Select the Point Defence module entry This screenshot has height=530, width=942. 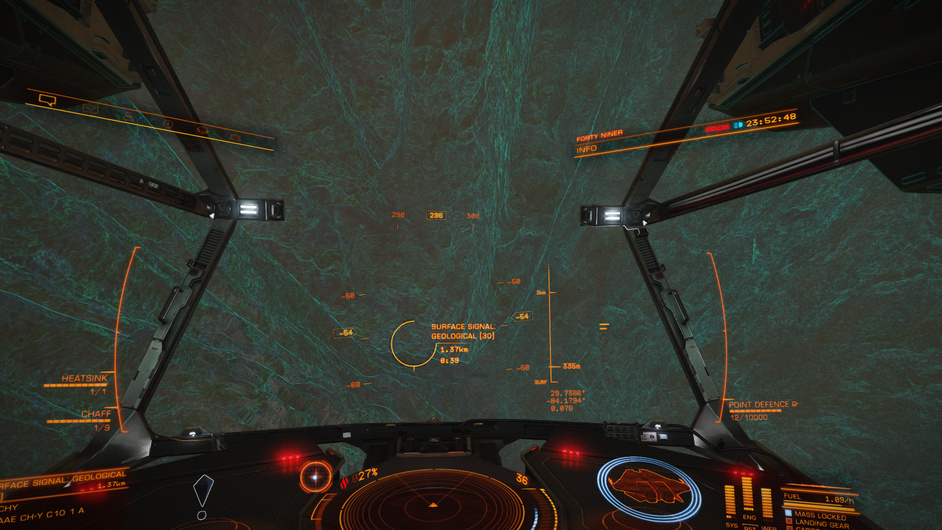762,404
